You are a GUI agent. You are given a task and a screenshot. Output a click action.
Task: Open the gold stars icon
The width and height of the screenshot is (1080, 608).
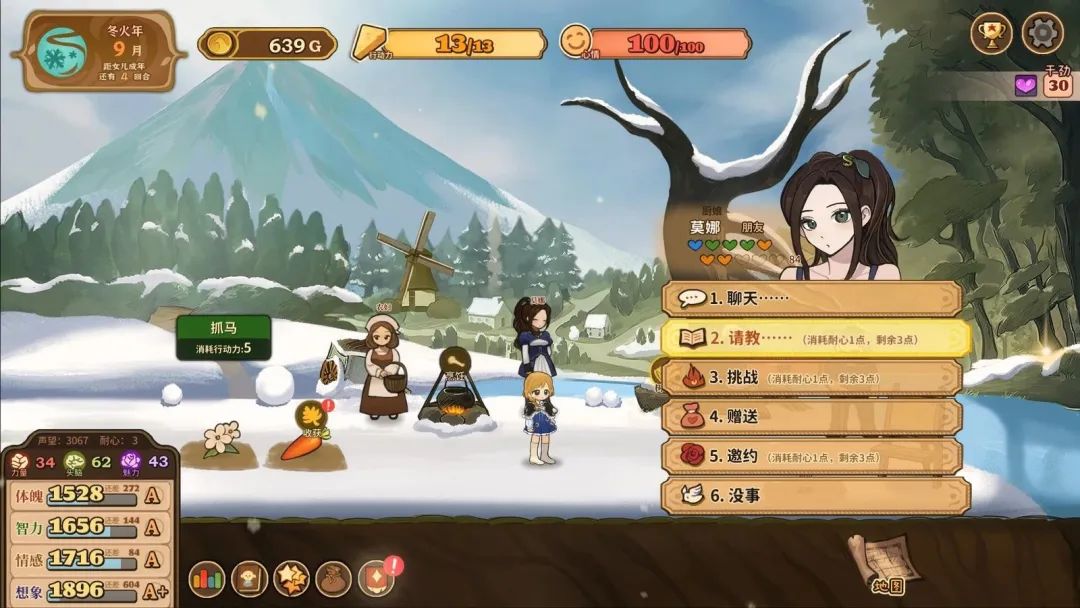291,578
